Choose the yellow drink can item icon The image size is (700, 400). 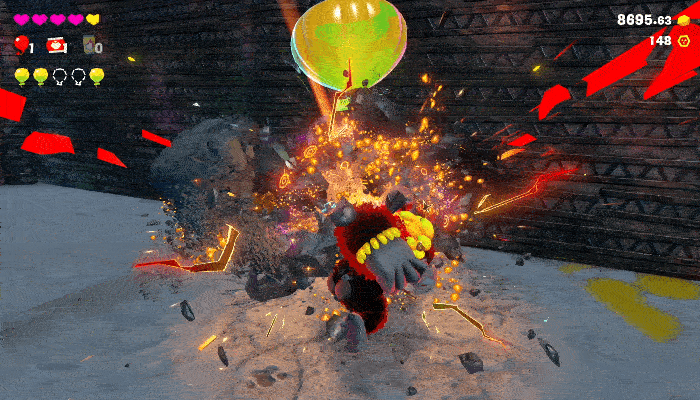pos(88,45)
